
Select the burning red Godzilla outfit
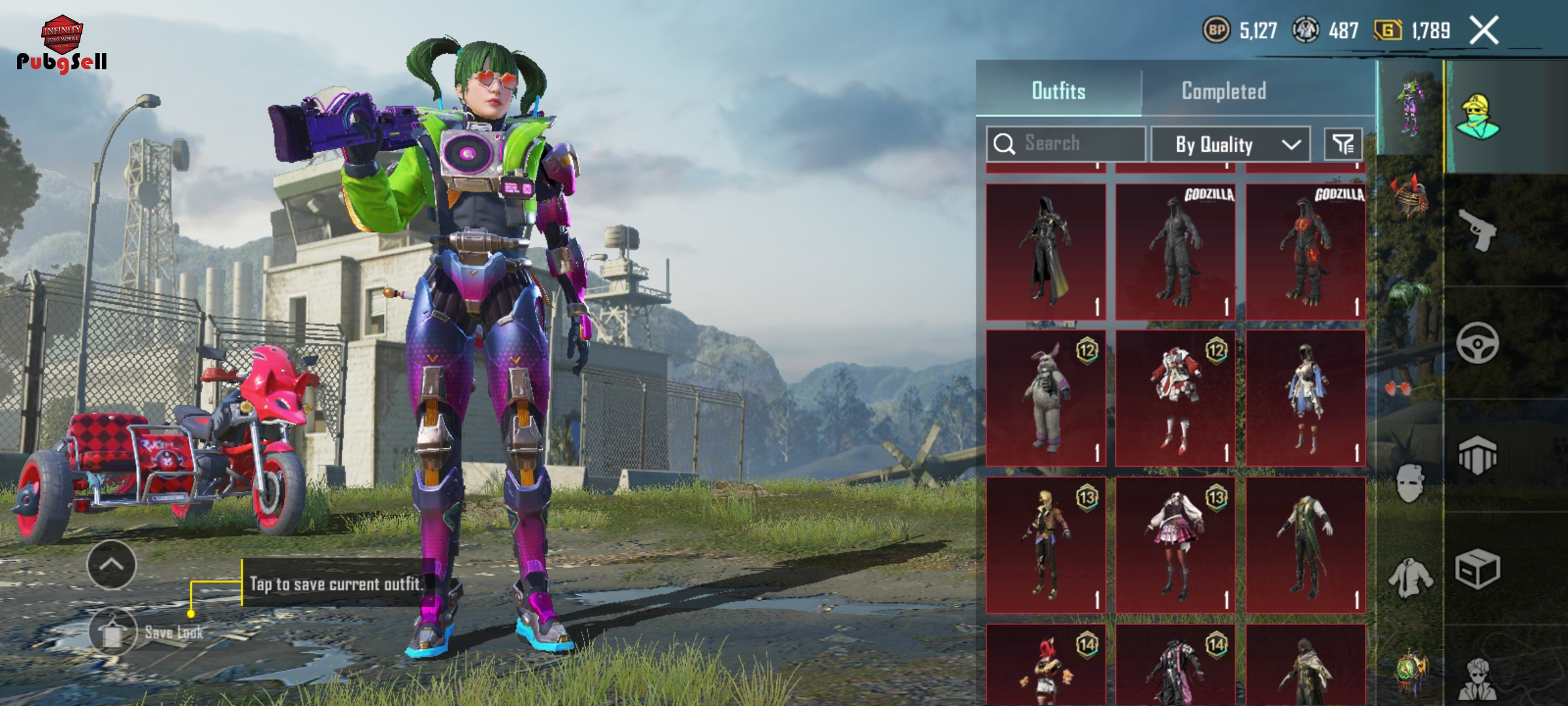(1305, 252)
